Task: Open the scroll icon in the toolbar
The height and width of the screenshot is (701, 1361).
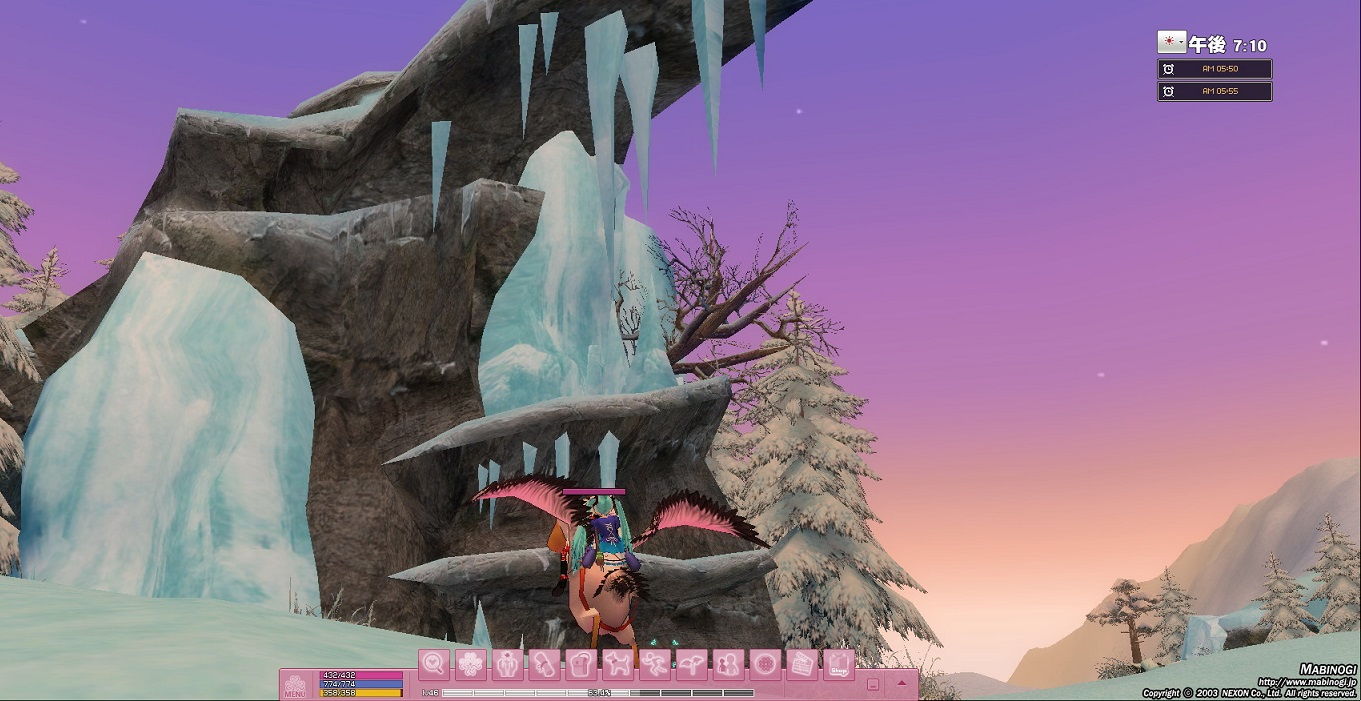Action: pos(544,664)
